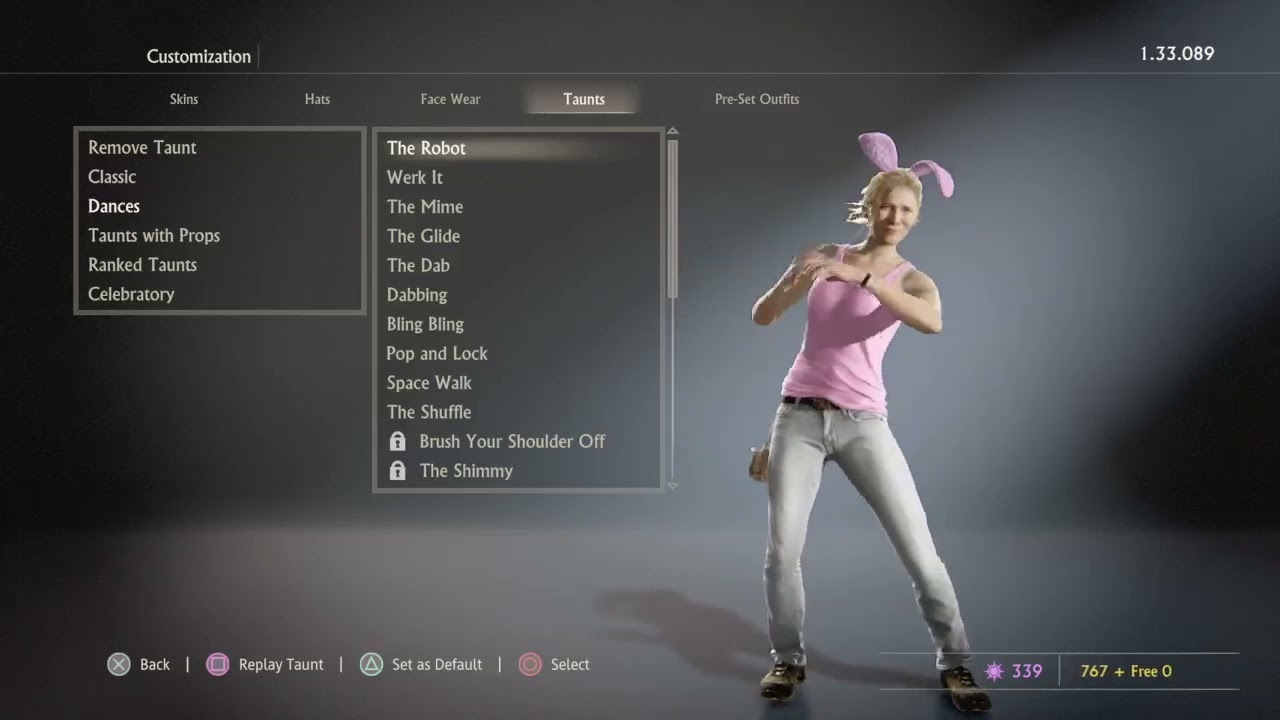Open the Taunts with Props category
Screen dimensions: 1280x720
(154, 236)
